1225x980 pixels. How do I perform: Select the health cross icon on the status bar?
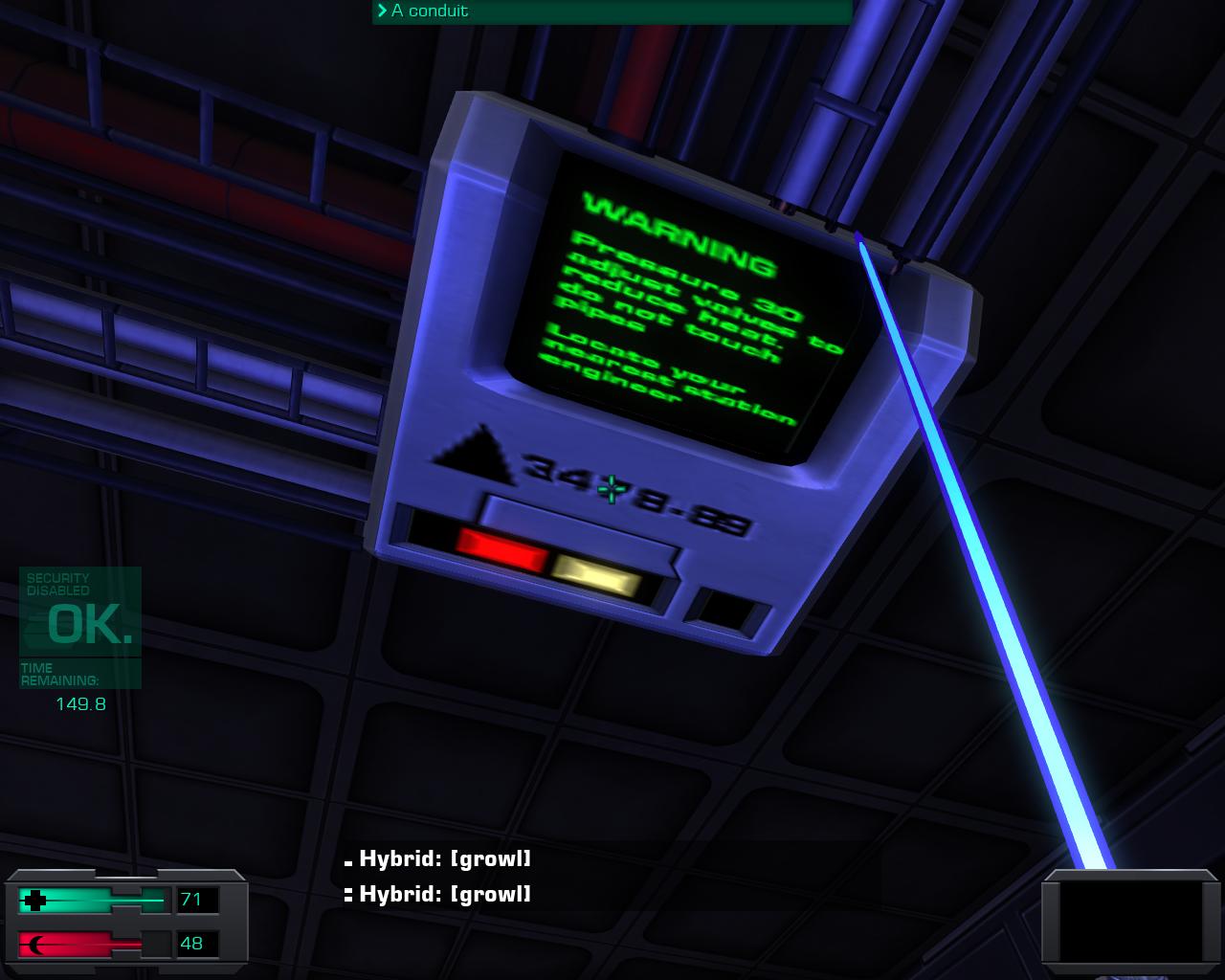(35, 901)
